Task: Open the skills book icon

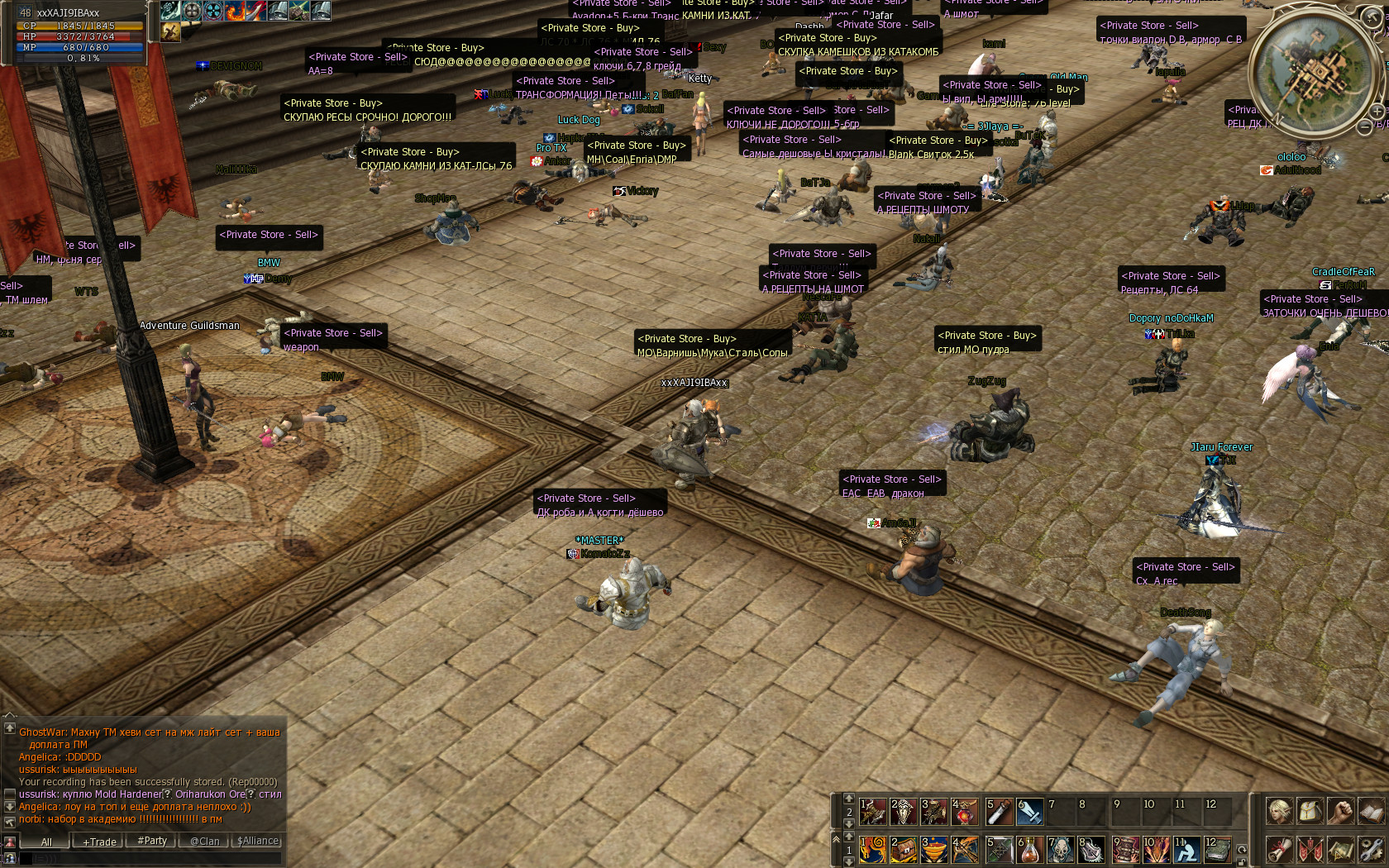Action: (1370, 812)
